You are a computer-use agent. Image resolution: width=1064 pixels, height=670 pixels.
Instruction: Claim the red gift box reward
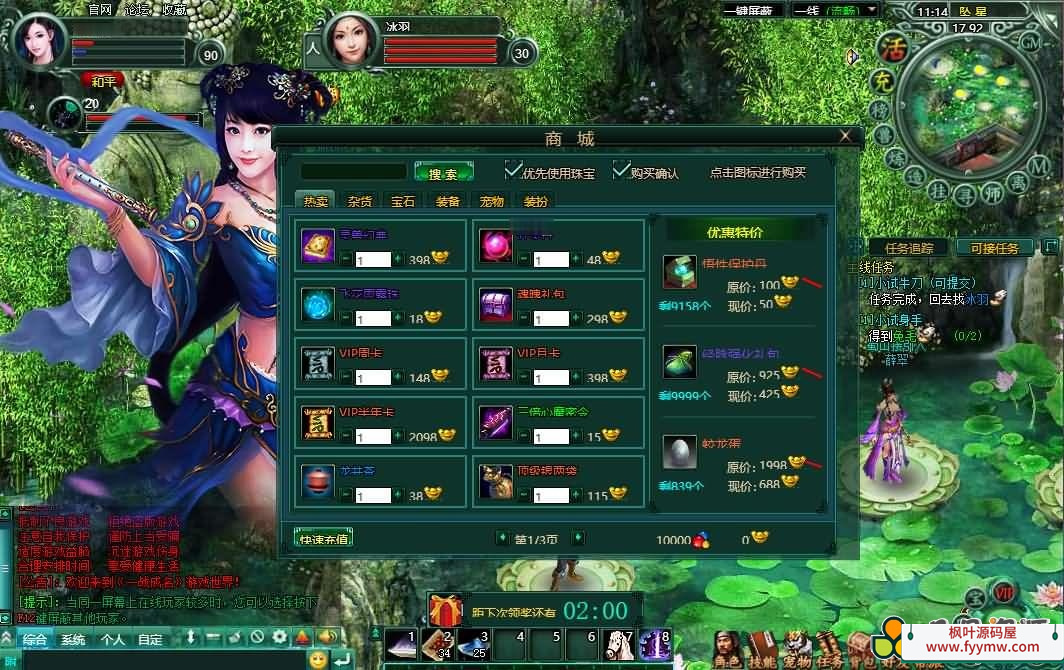pos(444,609)
